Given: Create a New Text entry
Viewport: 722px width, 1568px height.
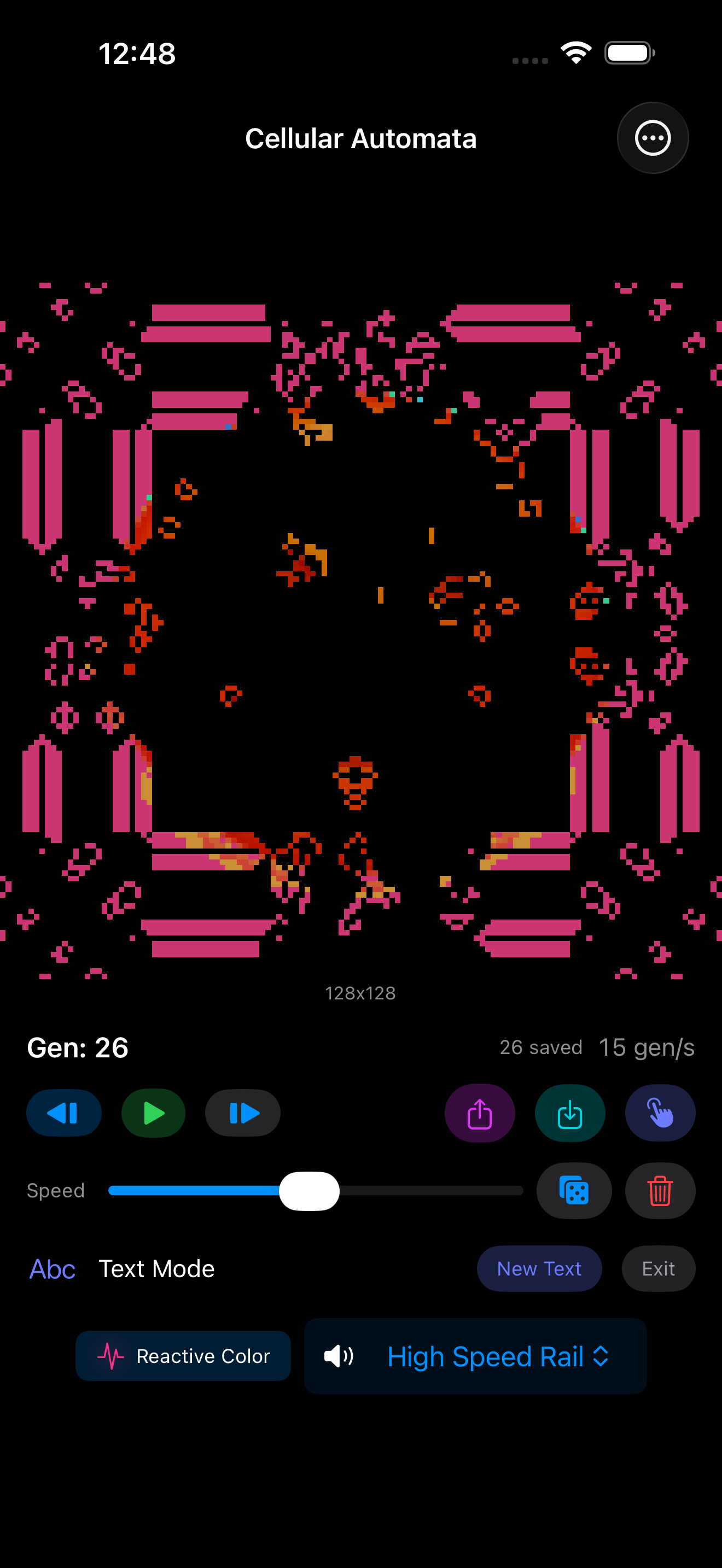Looking at the screenshot, I should (539, 1268).
